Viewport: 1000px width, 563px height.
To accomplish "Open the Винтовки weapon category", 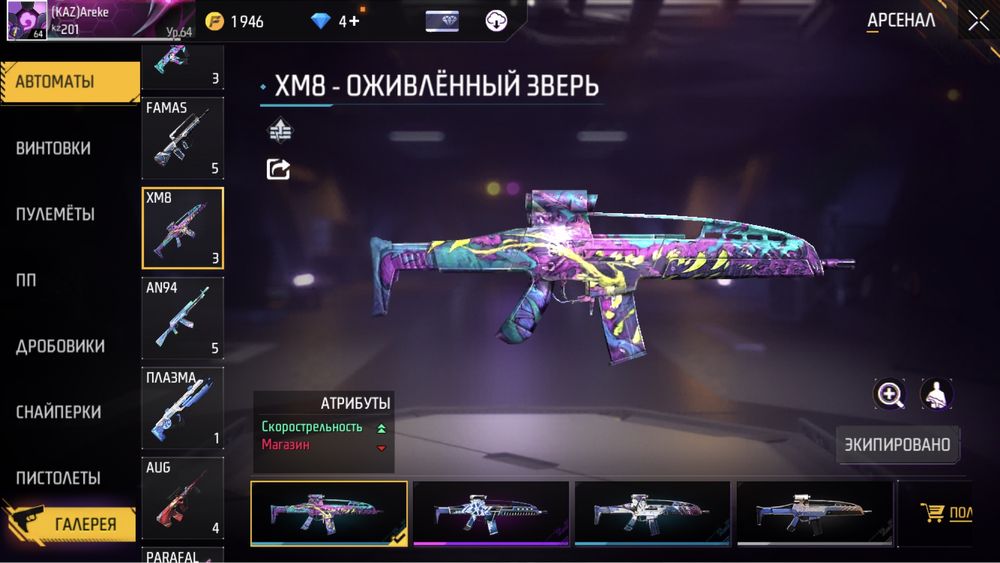I will [54, 148].
